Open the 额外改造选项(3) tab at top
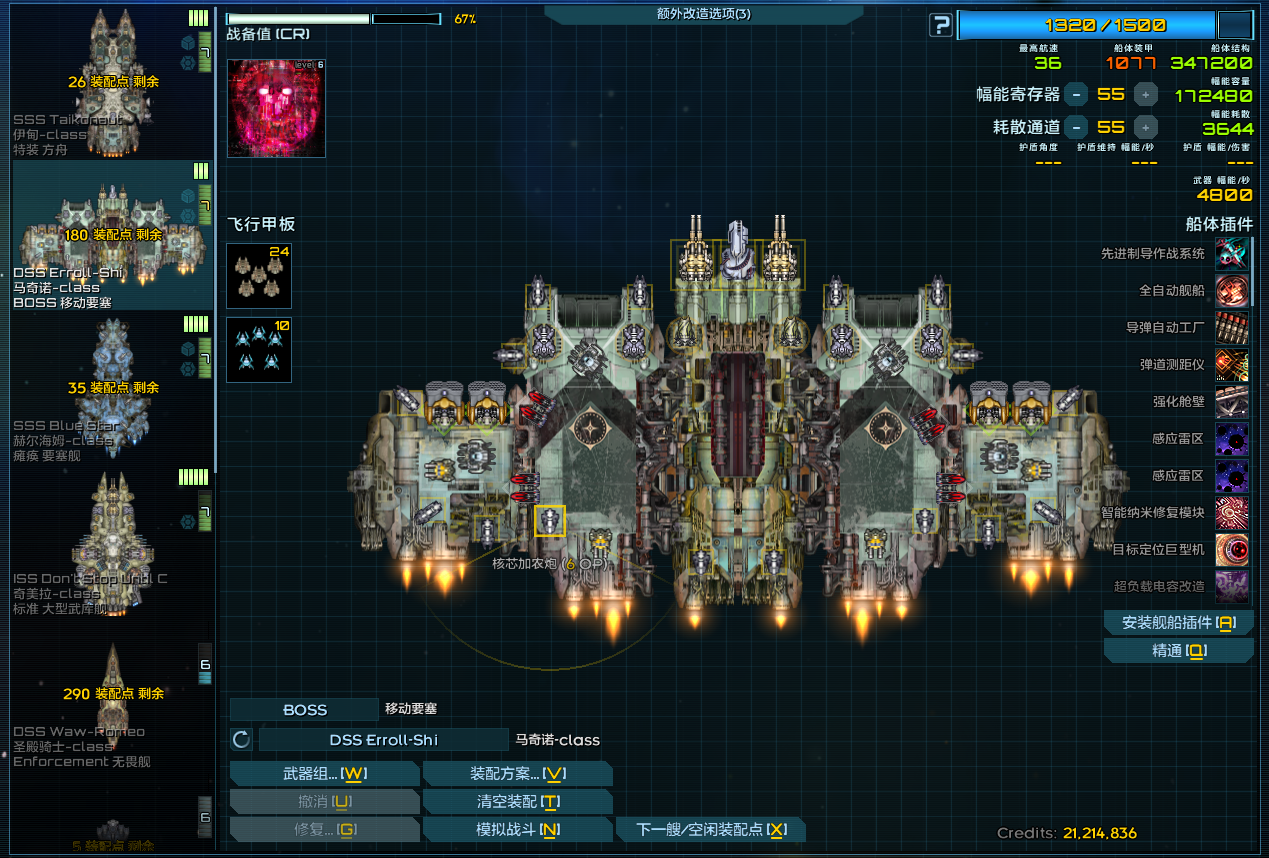1269x858 pixels. click(x=704, y=14)
